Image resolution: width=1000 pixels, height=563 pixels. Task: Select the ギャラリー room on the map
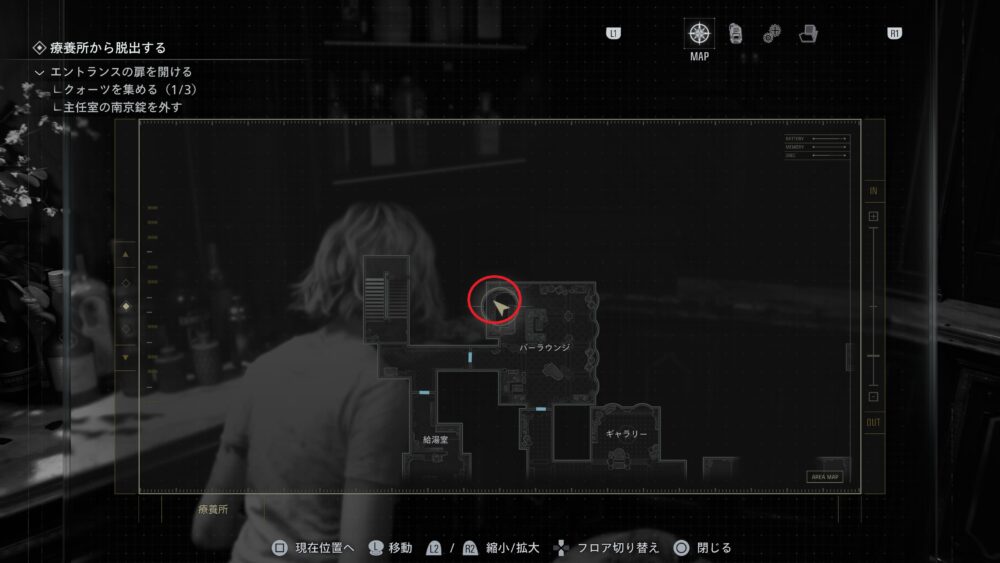[x=626, y=435]
